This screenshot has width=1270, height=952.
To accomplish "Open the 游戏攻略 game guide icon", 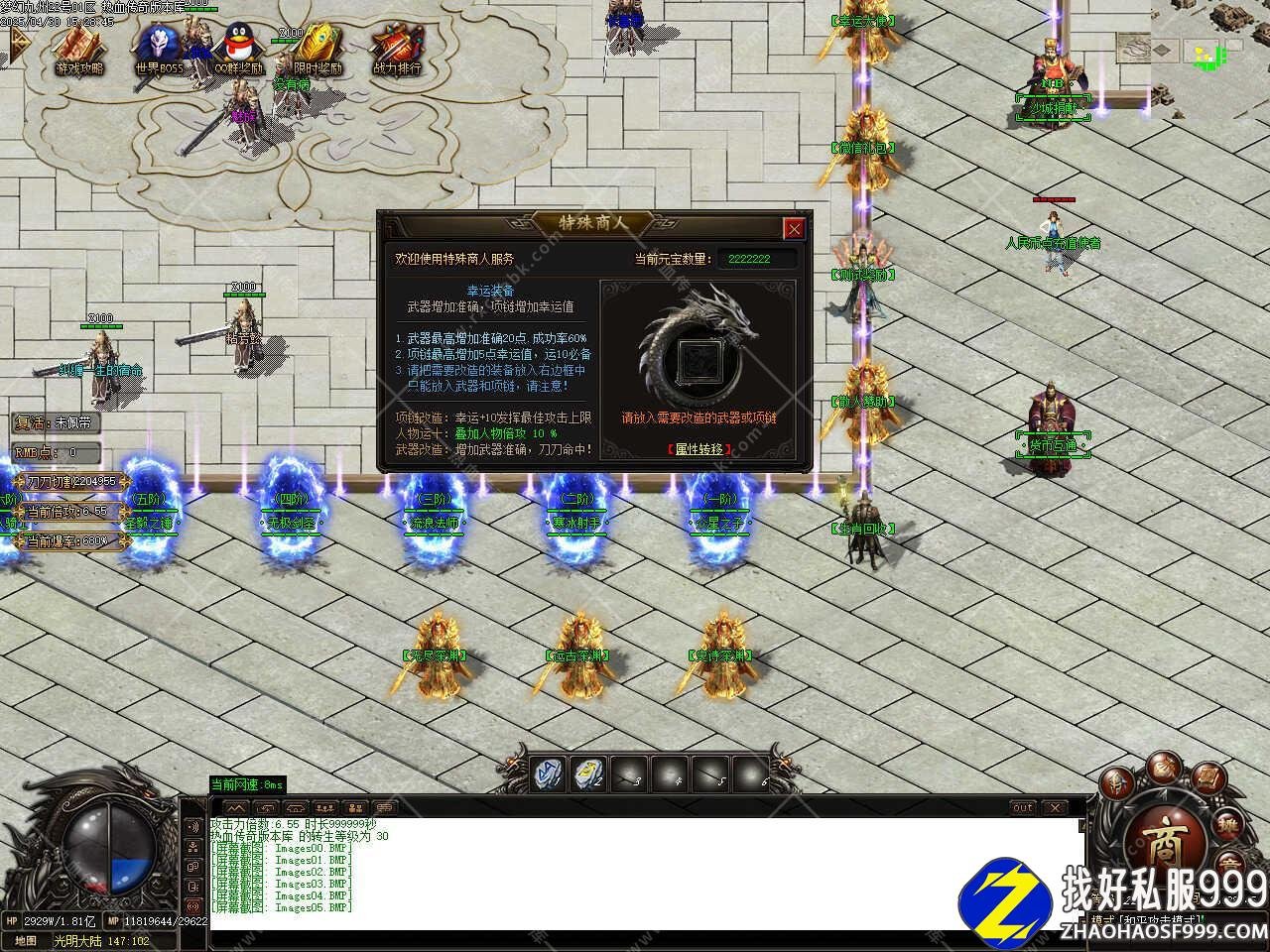I will click(79, 48).
